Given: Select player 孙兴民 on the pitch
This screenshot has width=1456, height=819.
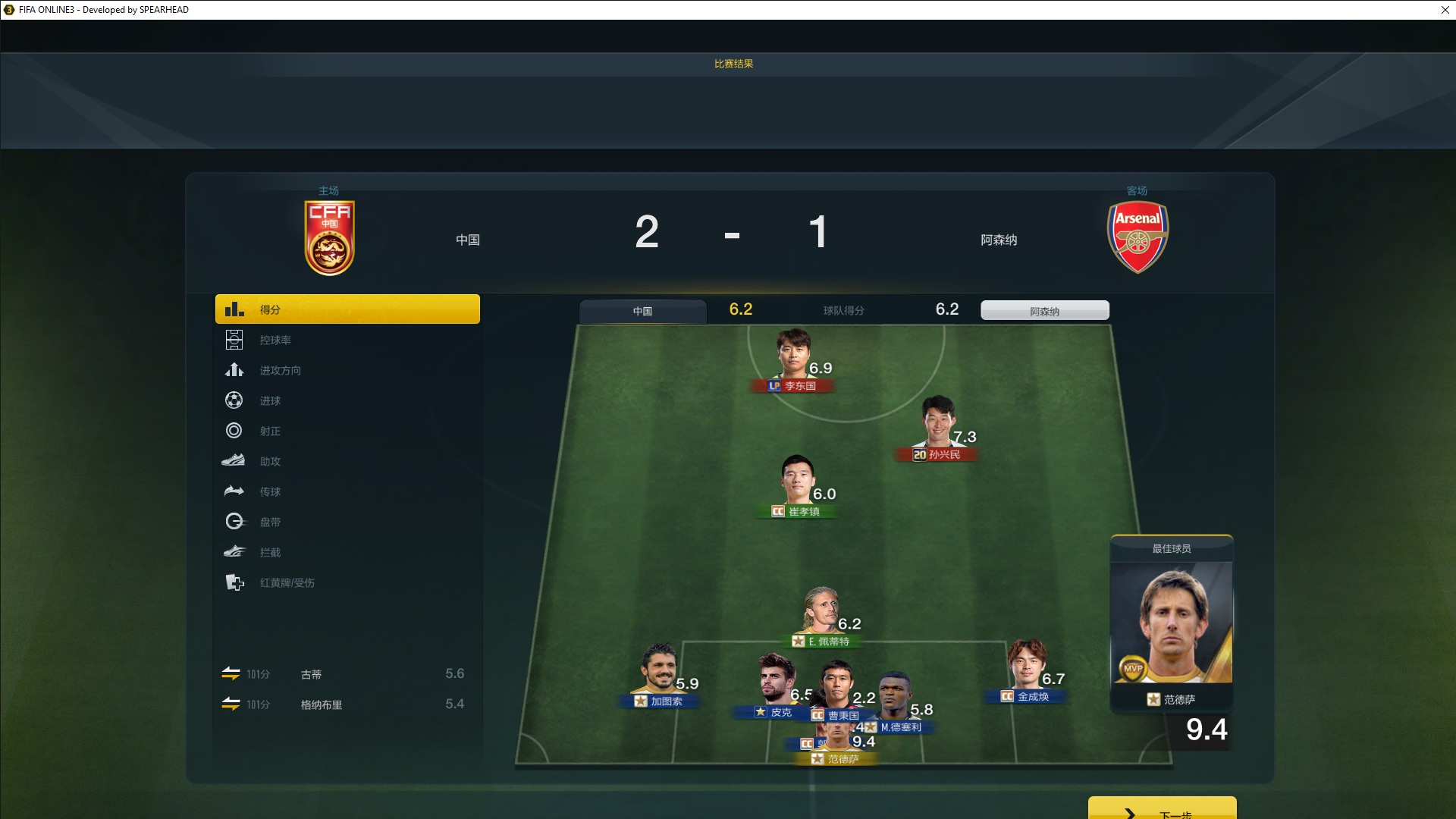Looking at the screenshot, I should click(937, 425).
